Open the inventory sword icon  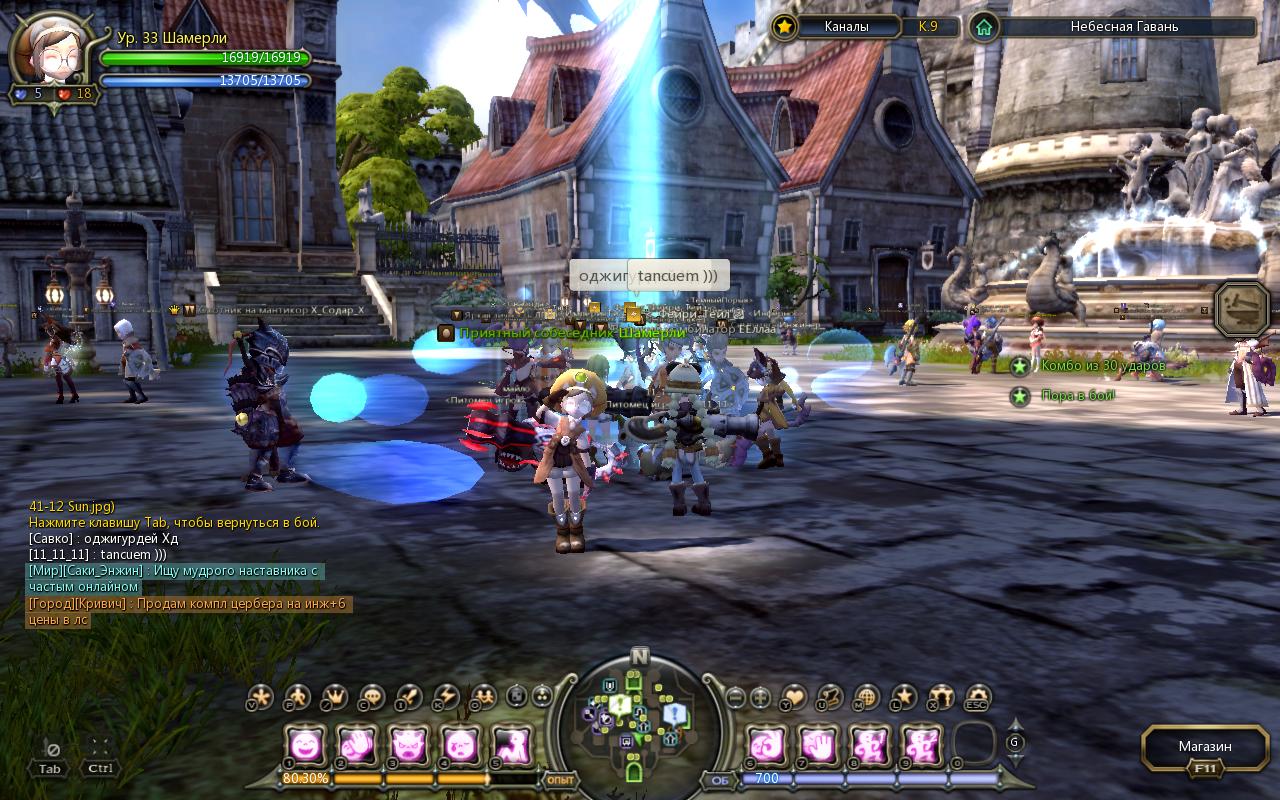(410, 697)
